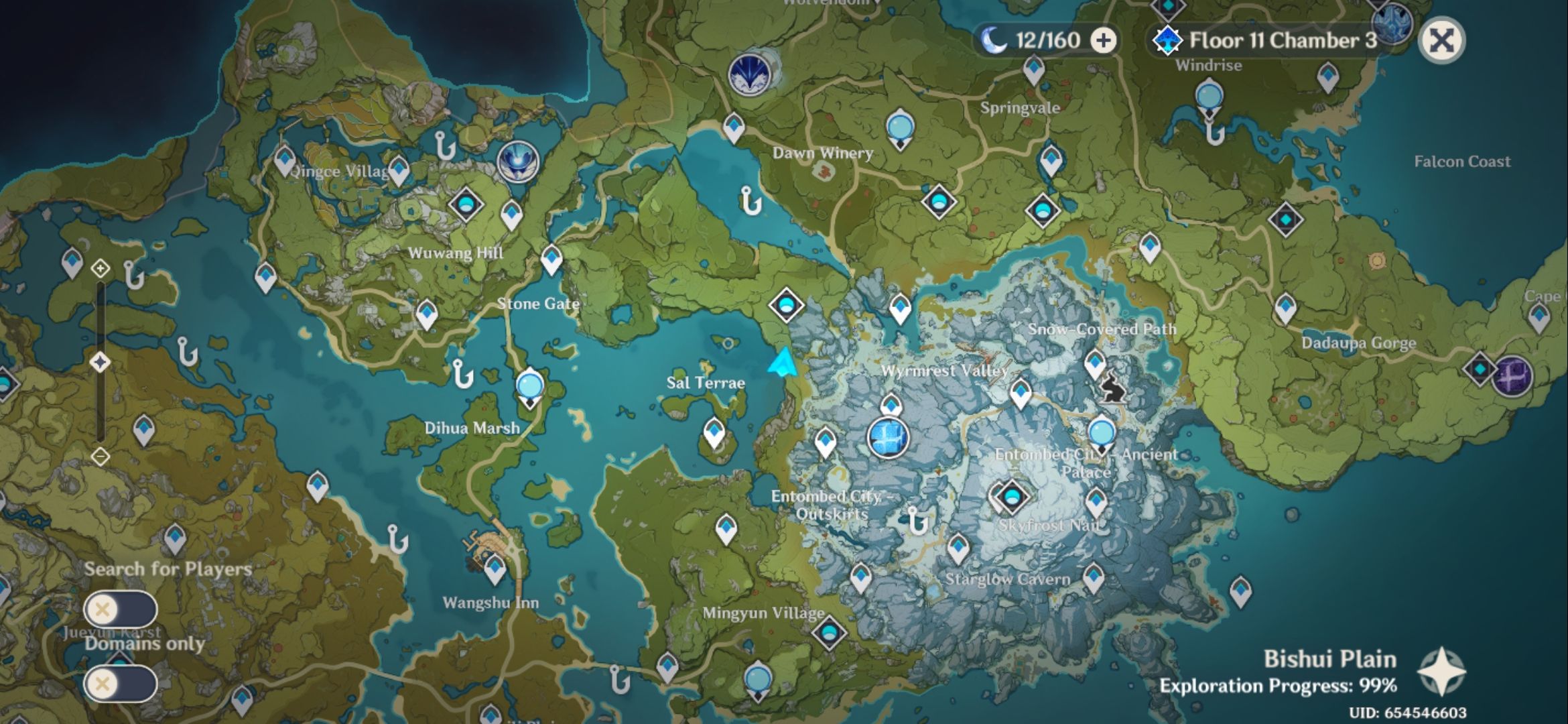Click the plus beside the 12/160 resin counter
Image resolution: width=1568 pixels, height=724 pixels.
tap(1101, 41)
